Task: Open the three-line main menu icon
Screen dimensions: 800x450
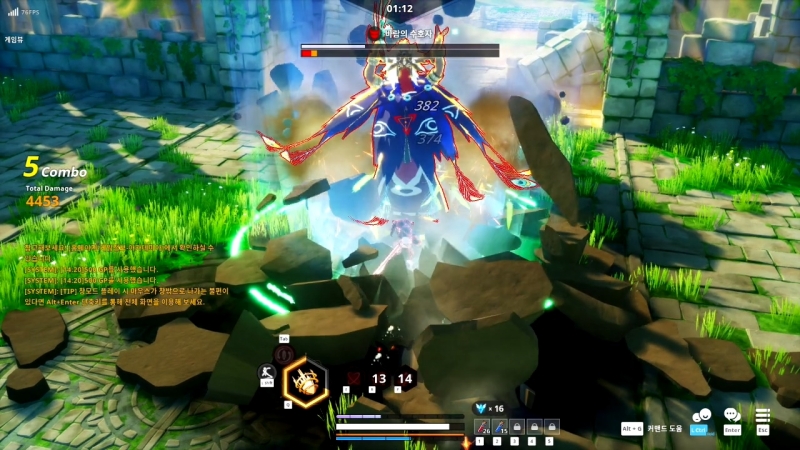Action: 763,416
